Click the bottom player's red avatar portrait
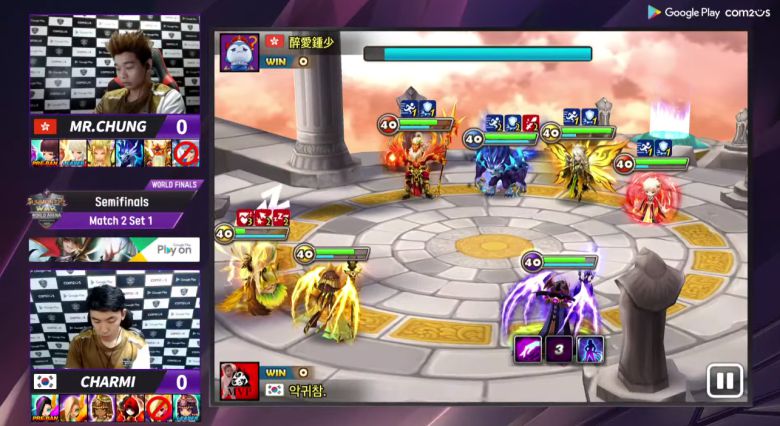The image size is (780, 426). click(240, 381)
